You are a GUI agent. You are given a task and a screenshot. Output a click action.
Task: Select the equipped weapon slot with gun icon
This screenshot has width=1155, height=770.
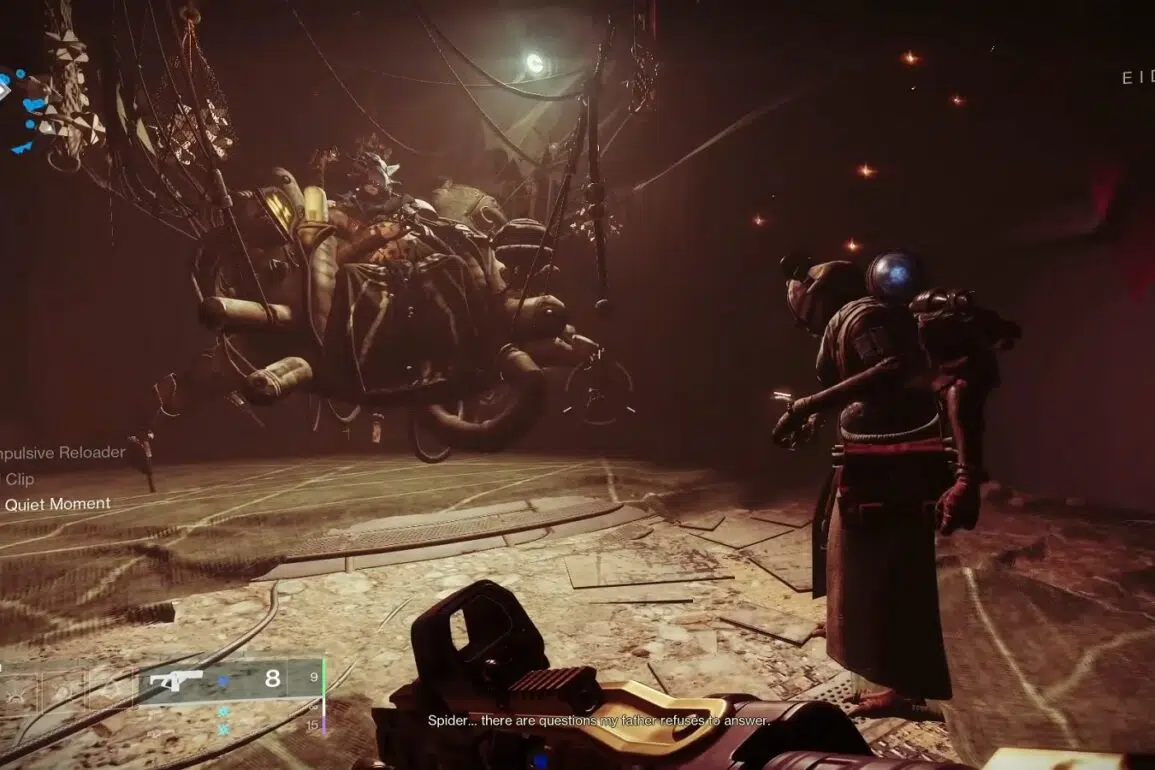pyautogui.click(x=176, y=680)
